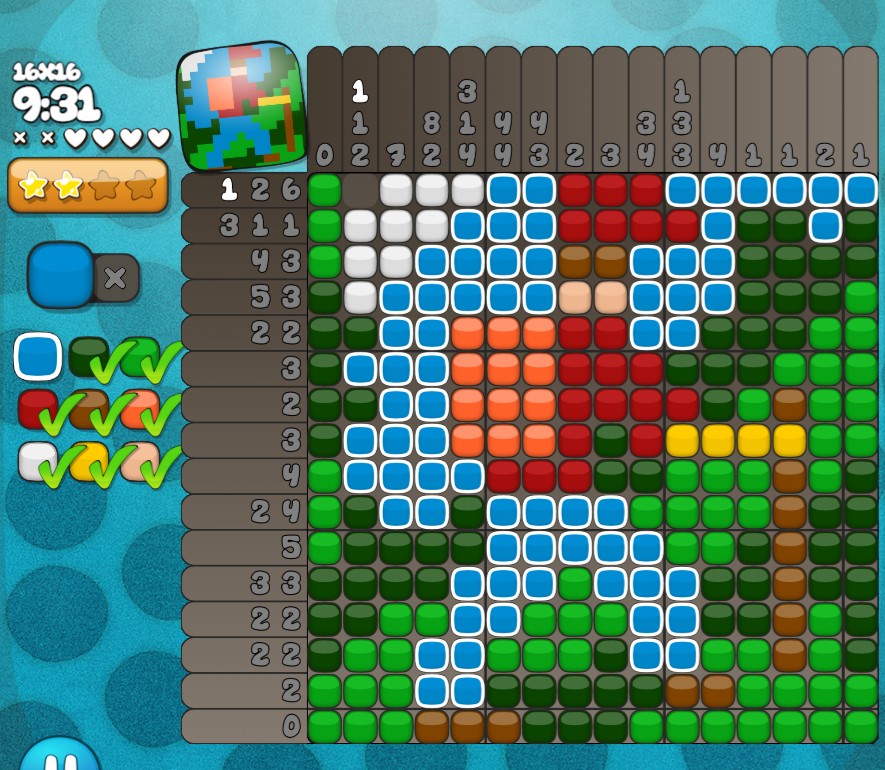Choose the yellow color swatch
885x770 pixels.
(x=88, y=460)
